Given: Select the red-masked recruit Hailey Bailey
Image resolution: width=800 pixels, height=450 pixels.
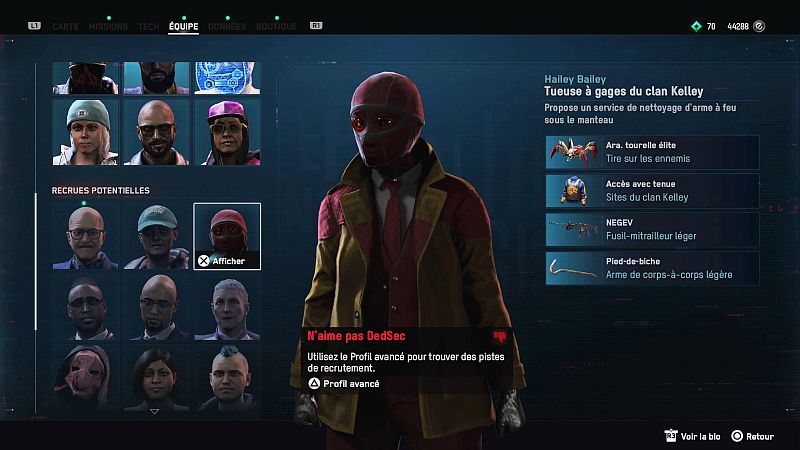Looking at the screenshot, I should click(227, 236).
